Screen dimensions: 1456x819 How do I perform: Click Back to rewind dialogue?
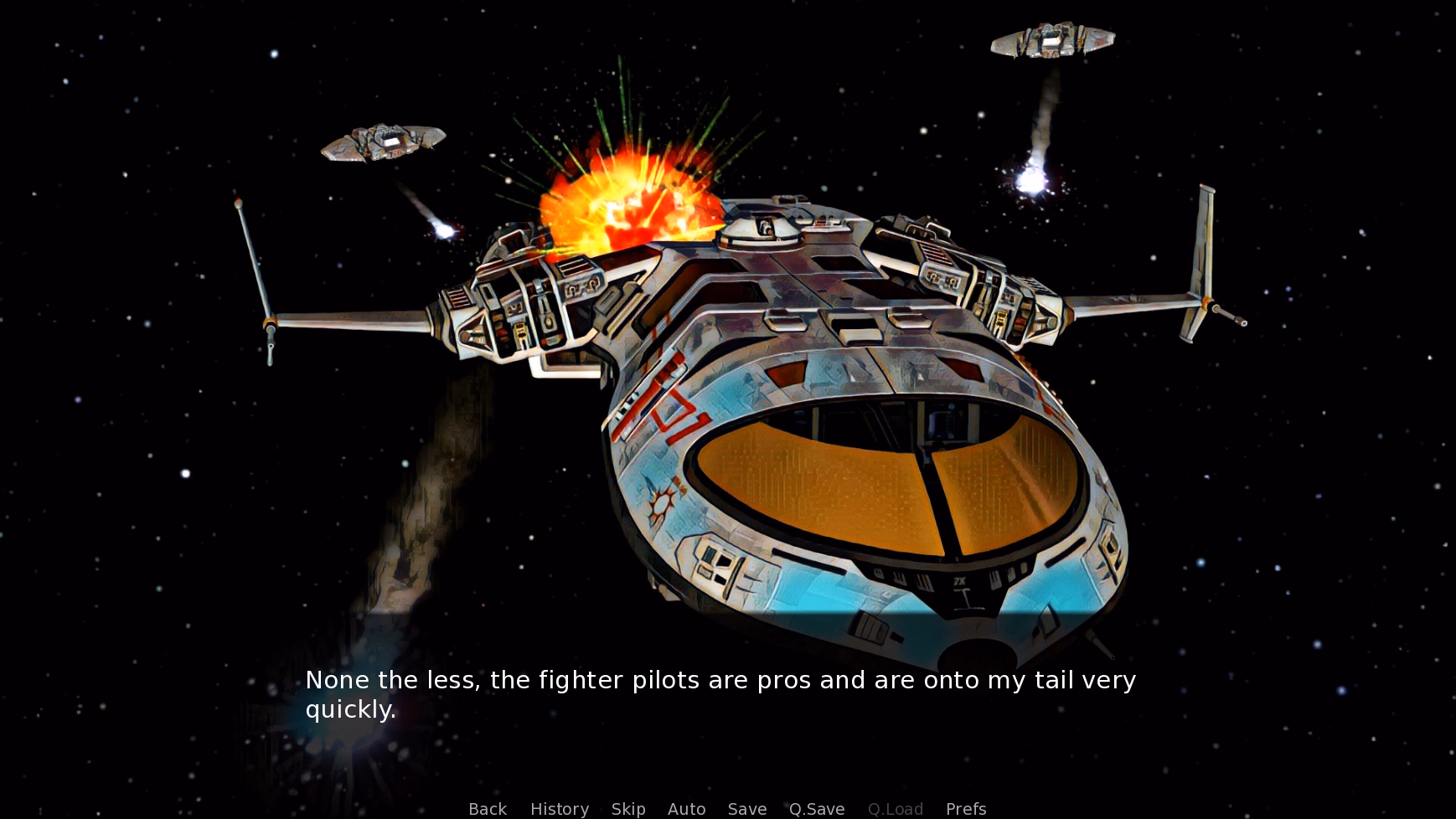[487, 808]
